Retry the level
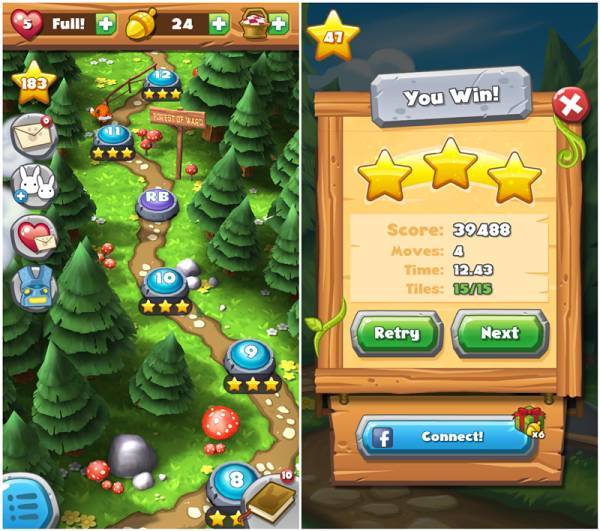600x531 pixels. click(395, 333)
